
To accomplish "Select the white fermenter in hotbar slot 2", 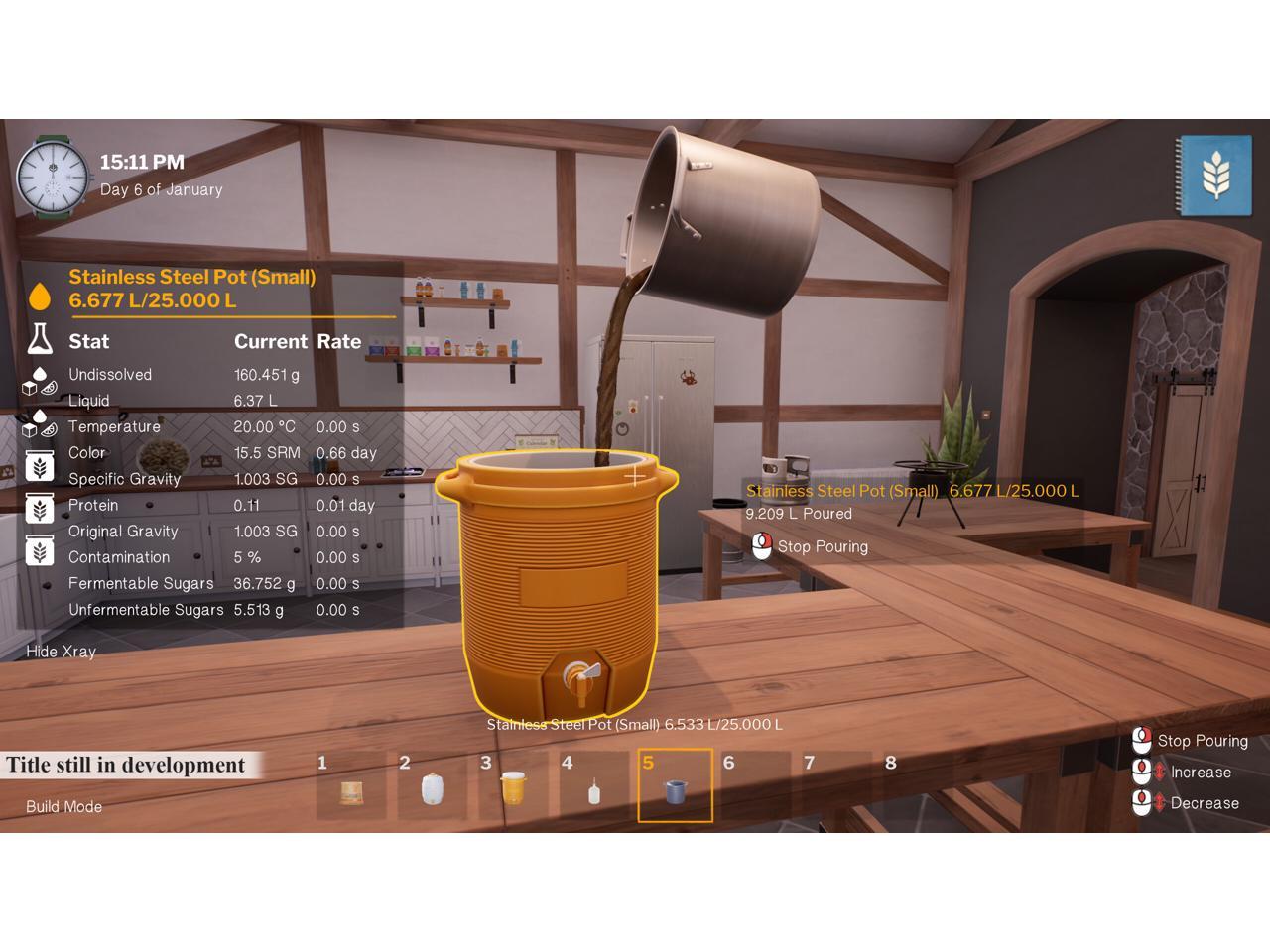I will coord(433,790).
